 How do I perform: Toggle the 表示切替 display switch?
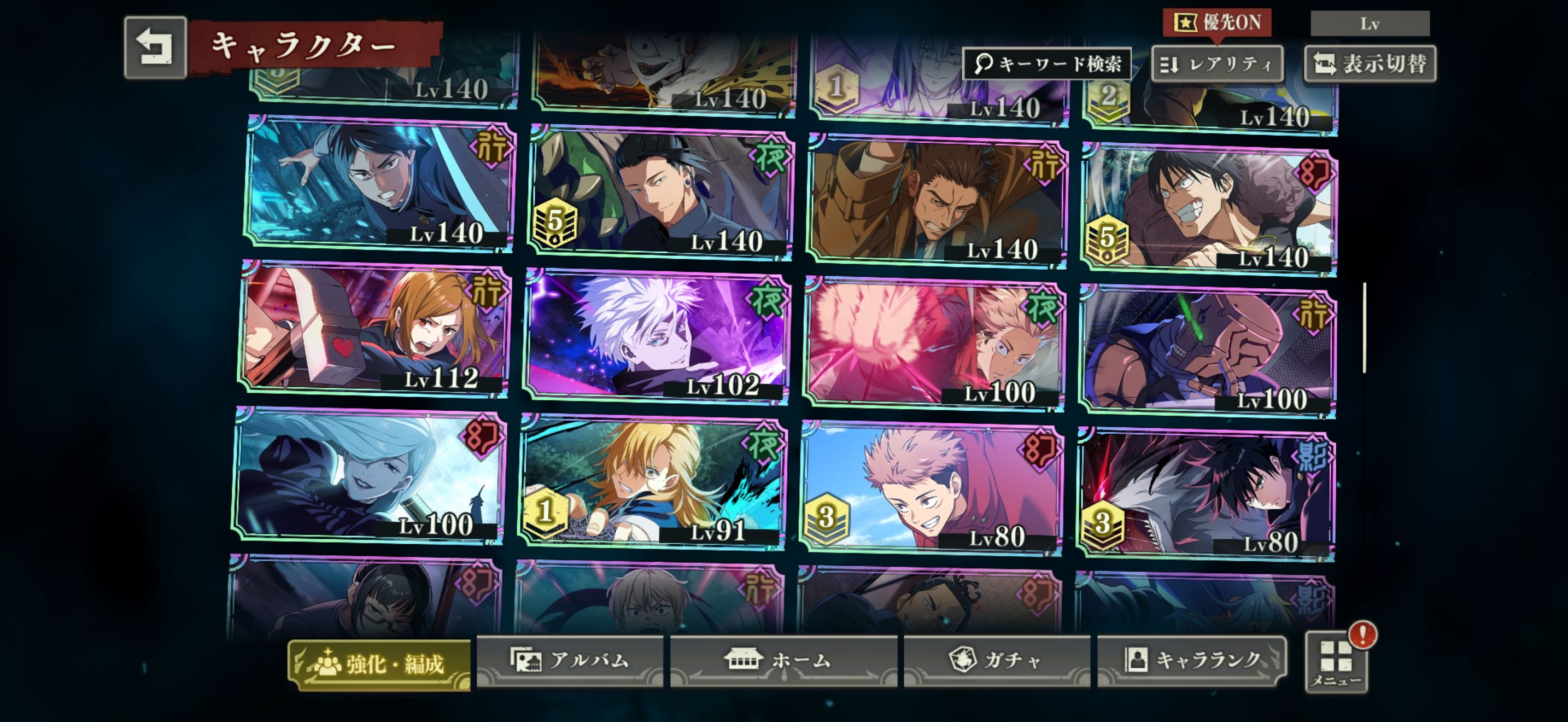[1370, 64]
